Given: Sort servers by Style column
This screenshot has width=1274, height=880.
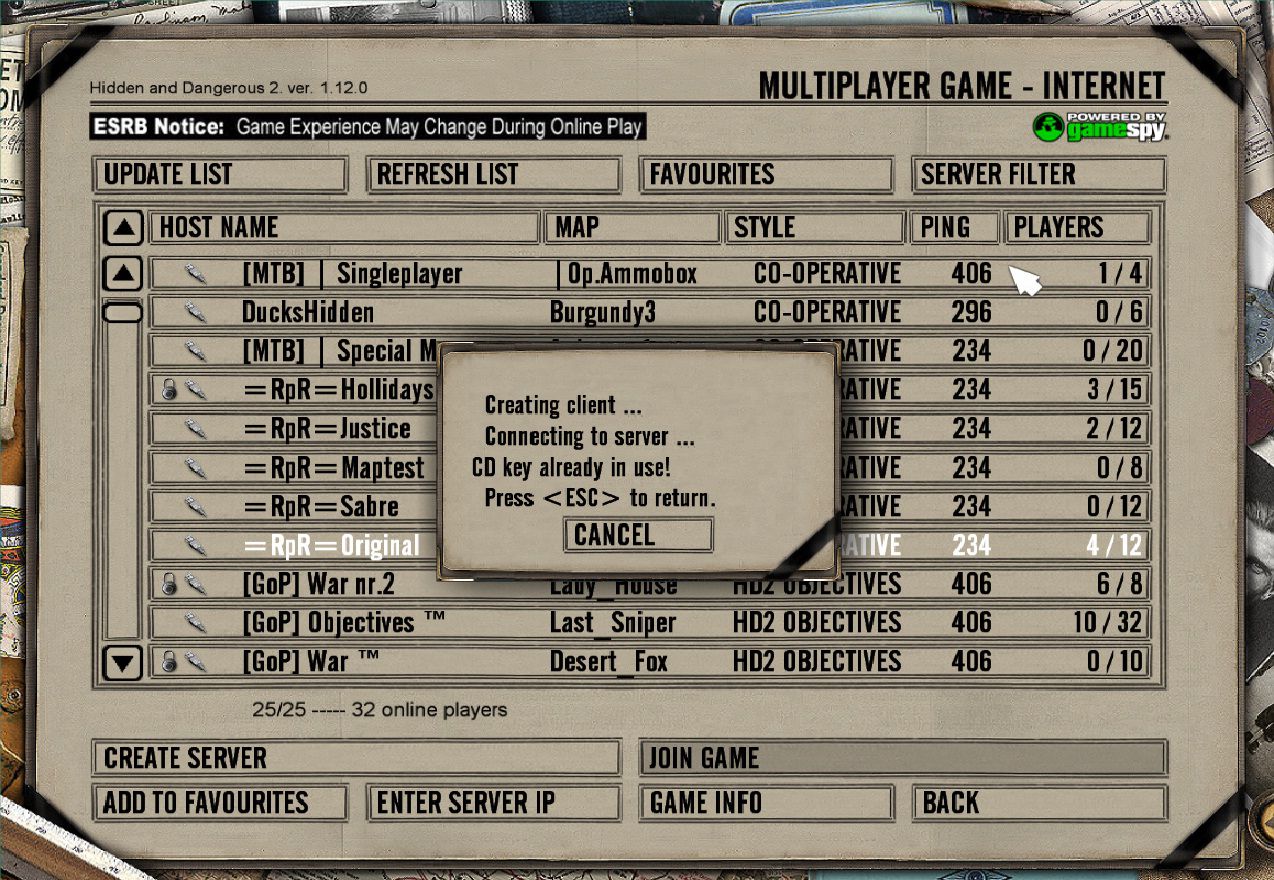Looking at the screenshot, I should pos(814,228).
